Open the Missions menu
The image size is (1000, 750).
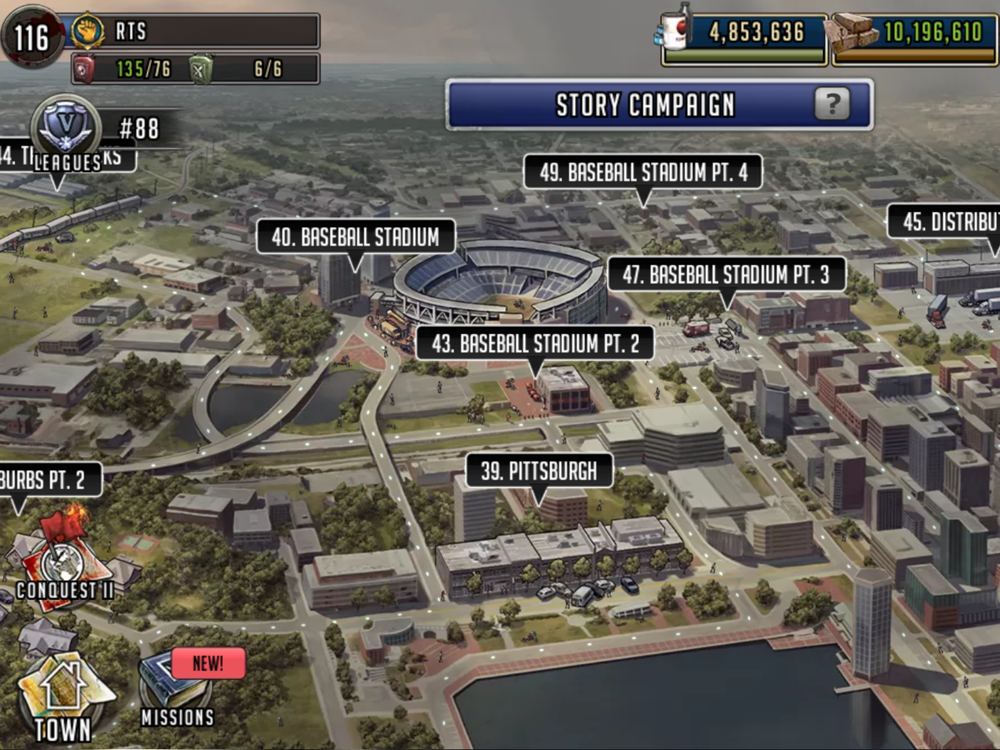click(177, 692)
